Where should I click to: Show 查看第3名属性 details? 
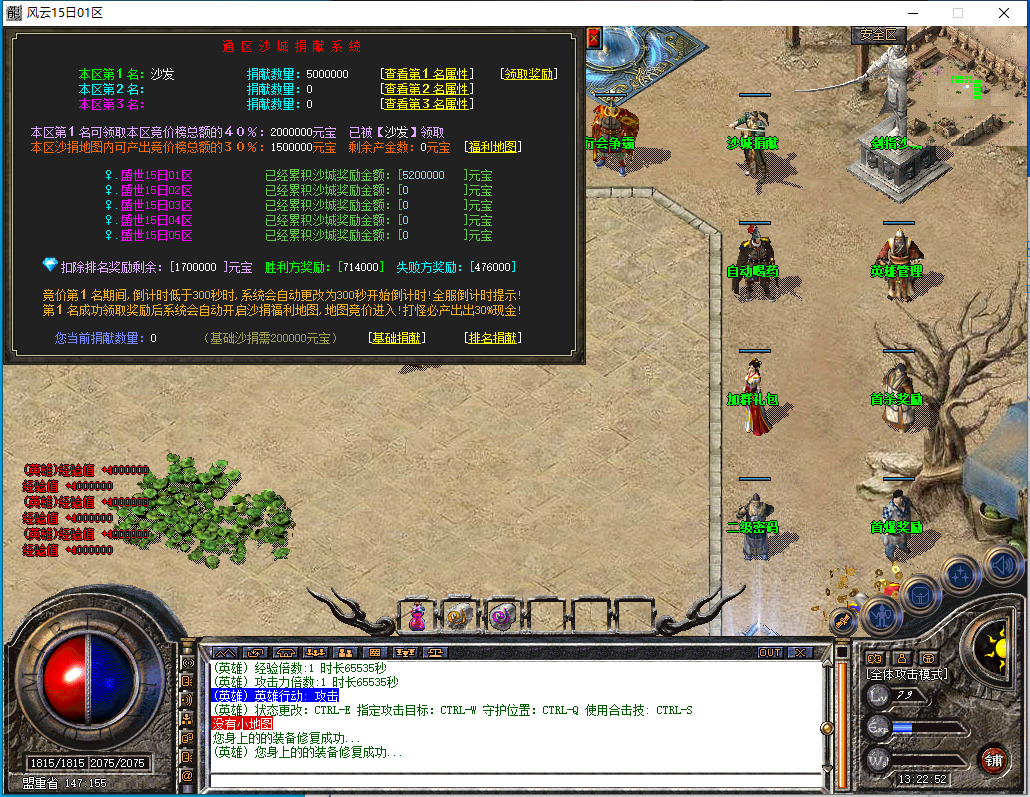tap(427, 104)
